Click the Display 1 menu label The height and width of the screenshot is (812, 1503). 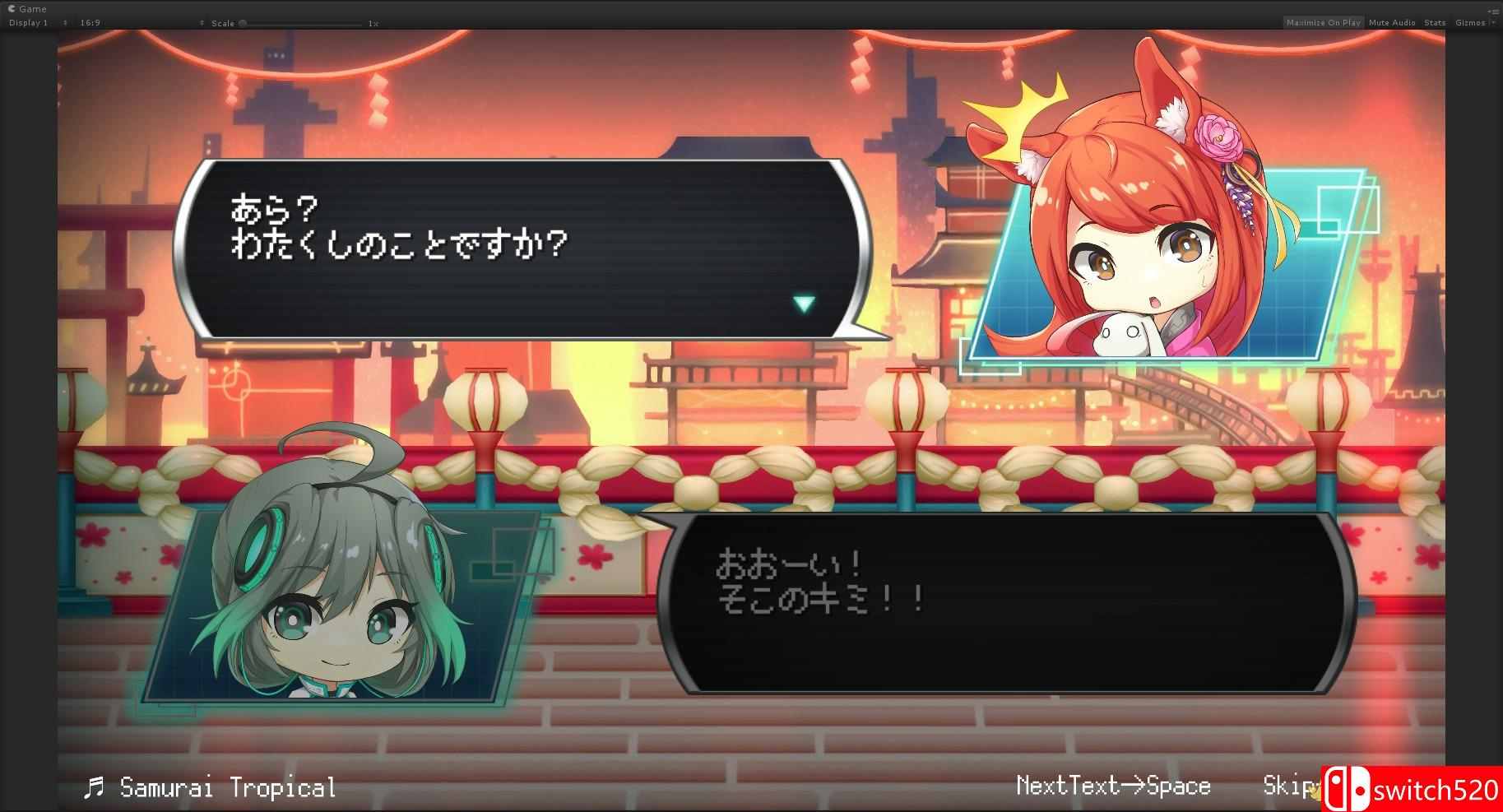29,22
